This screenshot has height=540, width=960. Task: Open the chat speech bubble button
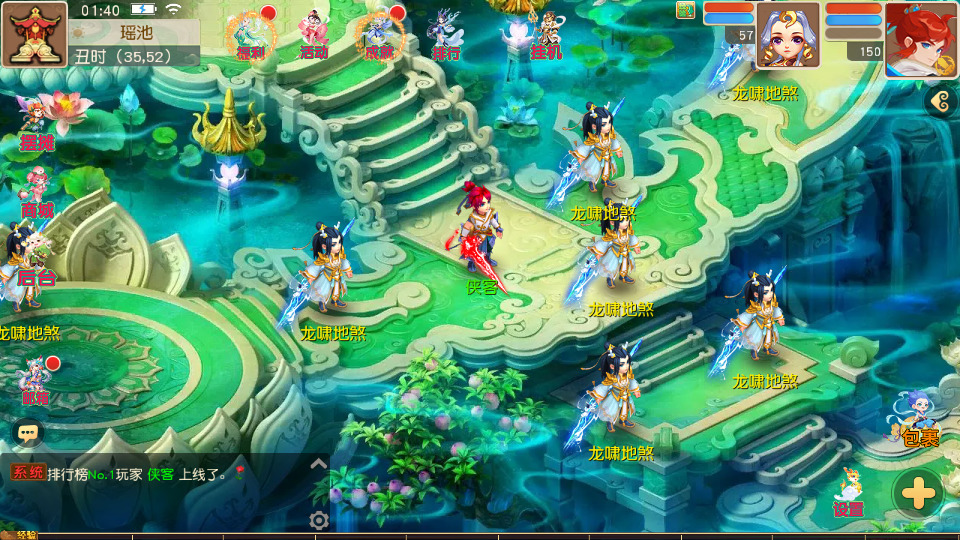(x=28, y=432)
